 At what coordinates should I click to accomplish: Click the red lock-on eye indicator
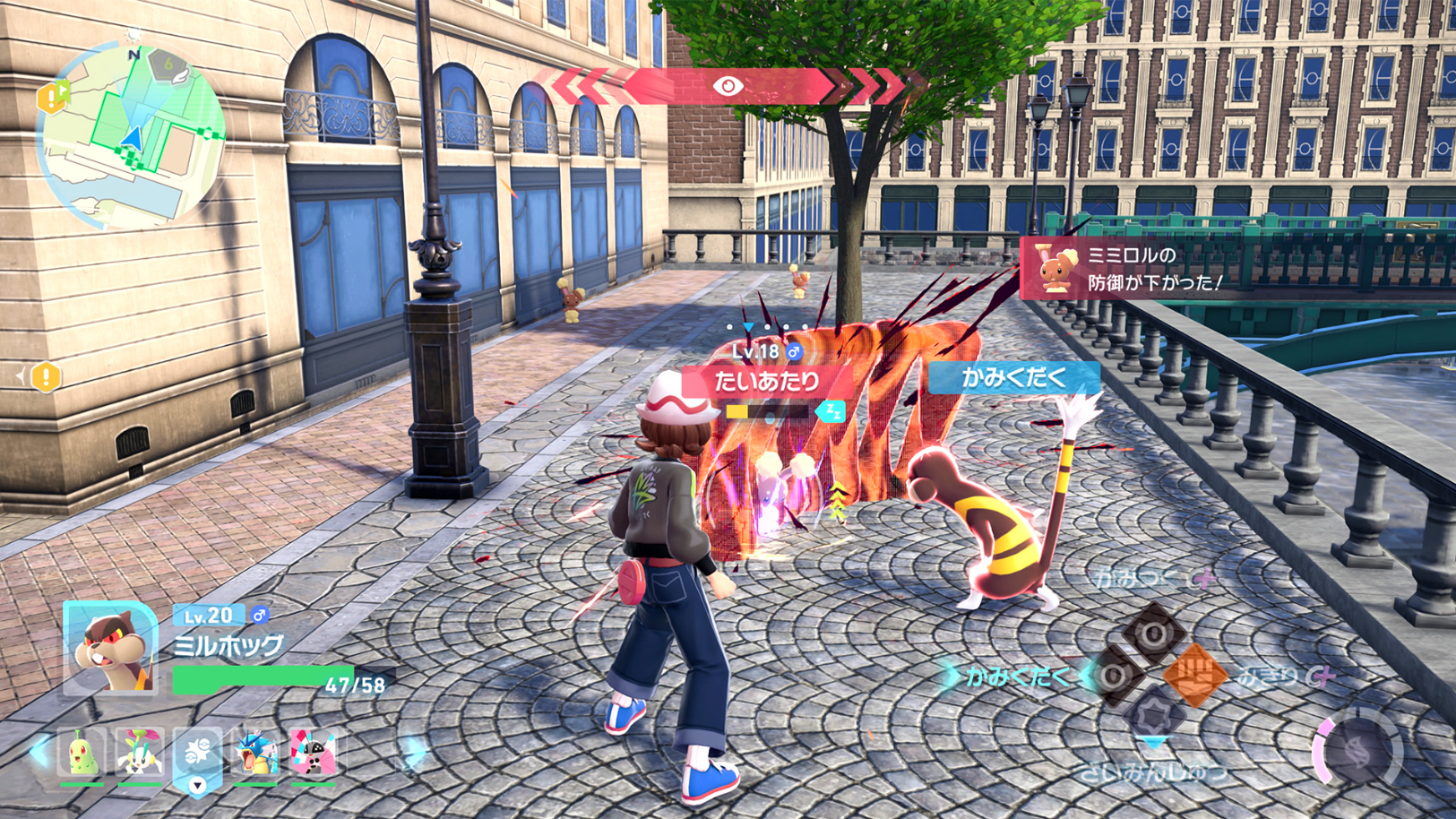[x=728, y=86]
